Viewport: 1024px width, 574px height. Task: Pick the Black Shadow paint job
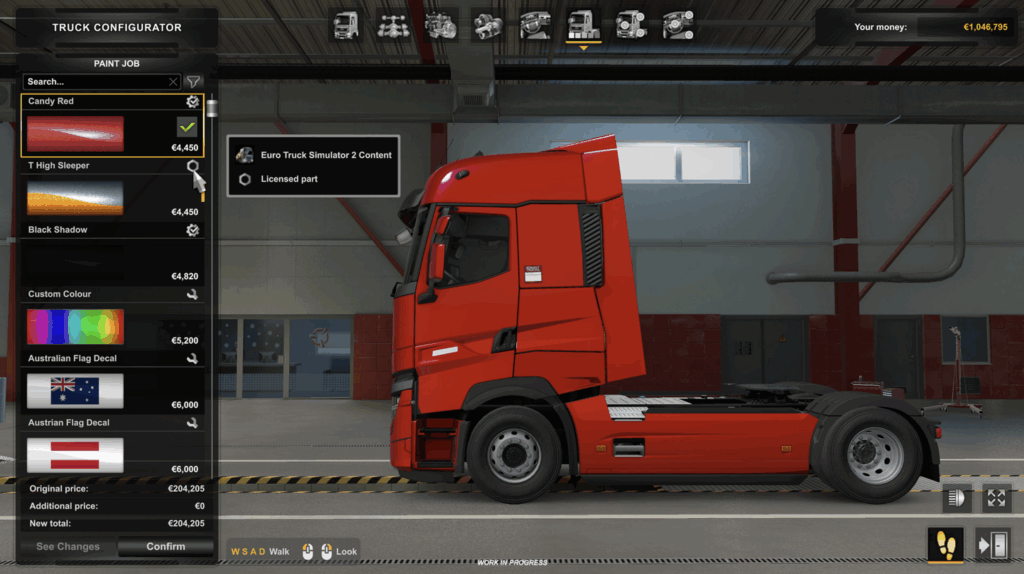[x=75, y=262]
